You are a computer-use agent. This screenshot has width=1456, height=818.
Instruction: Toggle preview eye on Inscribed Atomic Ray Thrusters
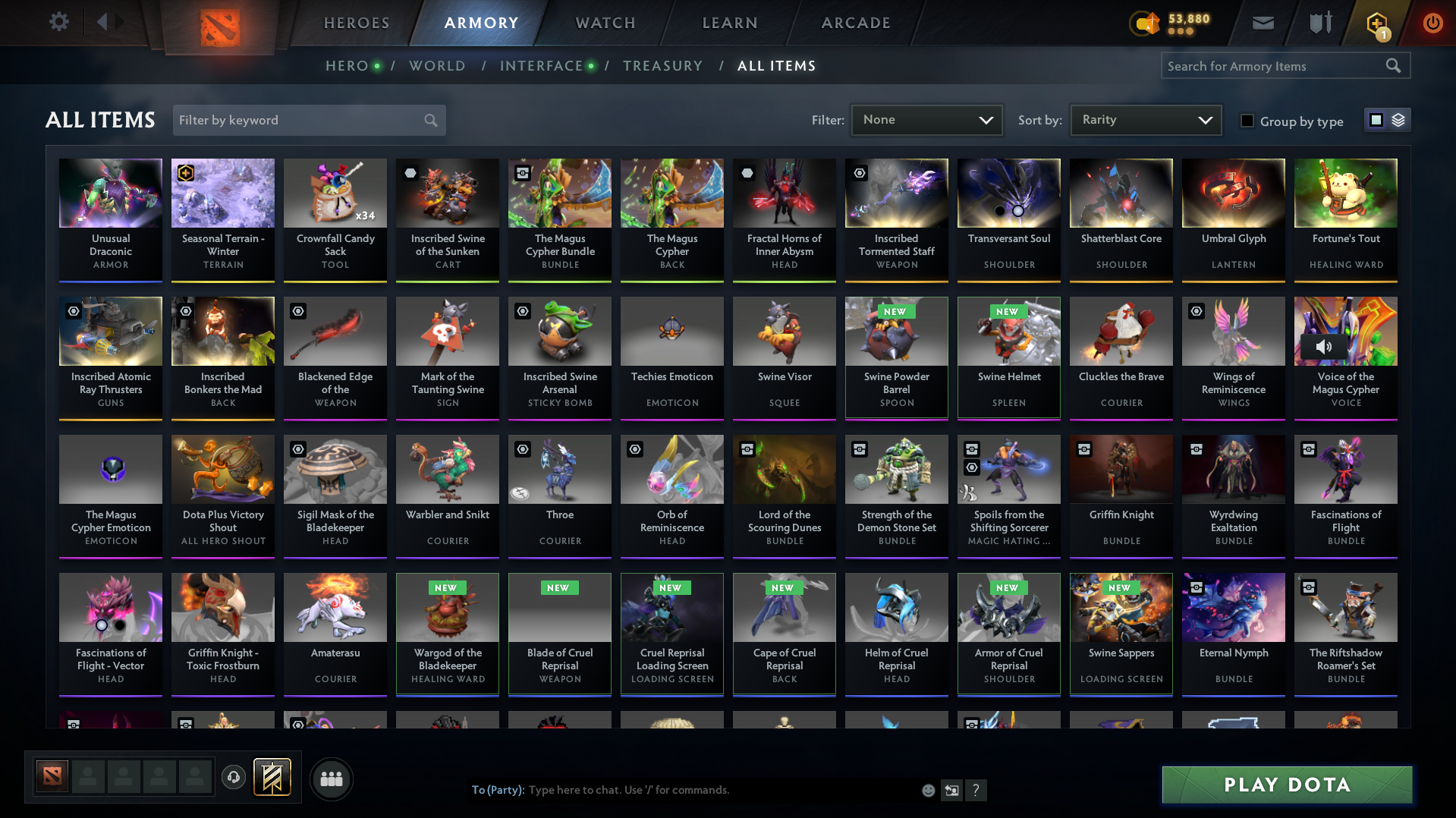72,311
